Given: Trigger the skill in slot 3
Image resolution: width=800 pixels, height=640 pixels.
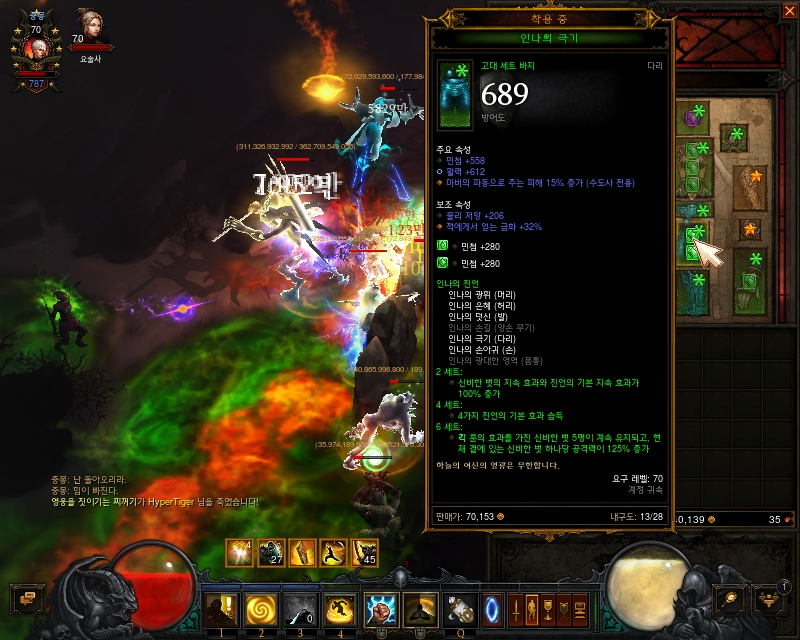Looking at the screenshot, I should tap(299, 607).
